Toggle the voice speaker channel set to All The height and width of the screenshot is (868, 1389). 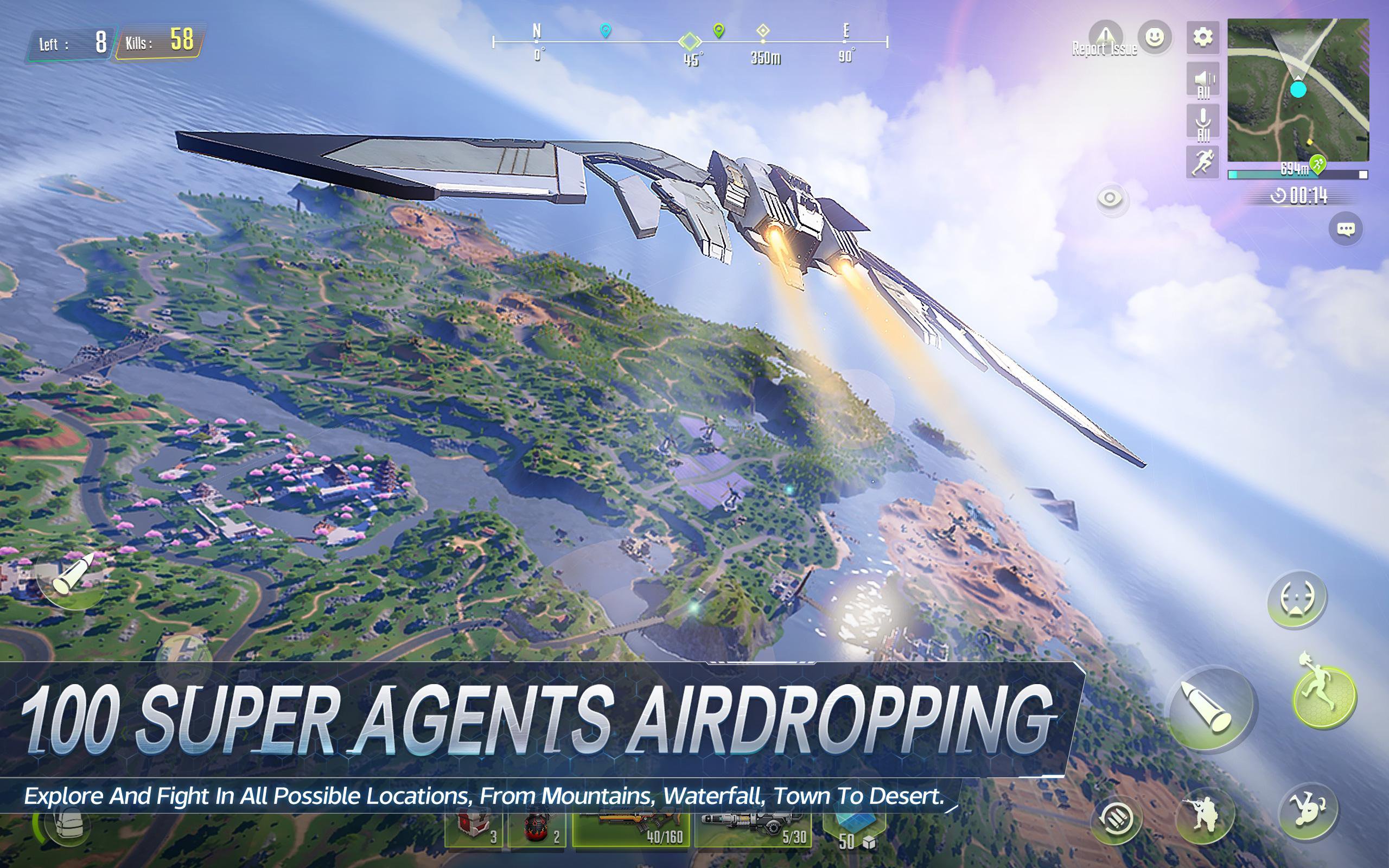[1203, 79]
